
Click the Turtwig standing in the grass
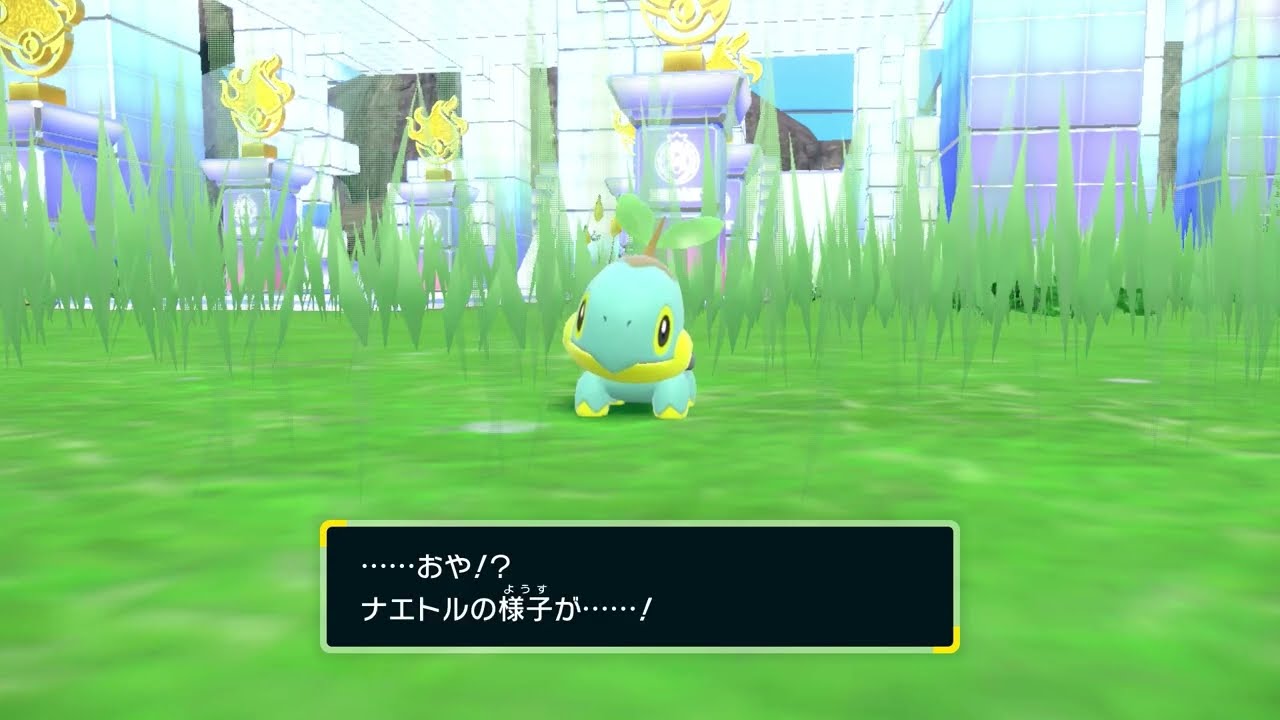click(630, 340)
